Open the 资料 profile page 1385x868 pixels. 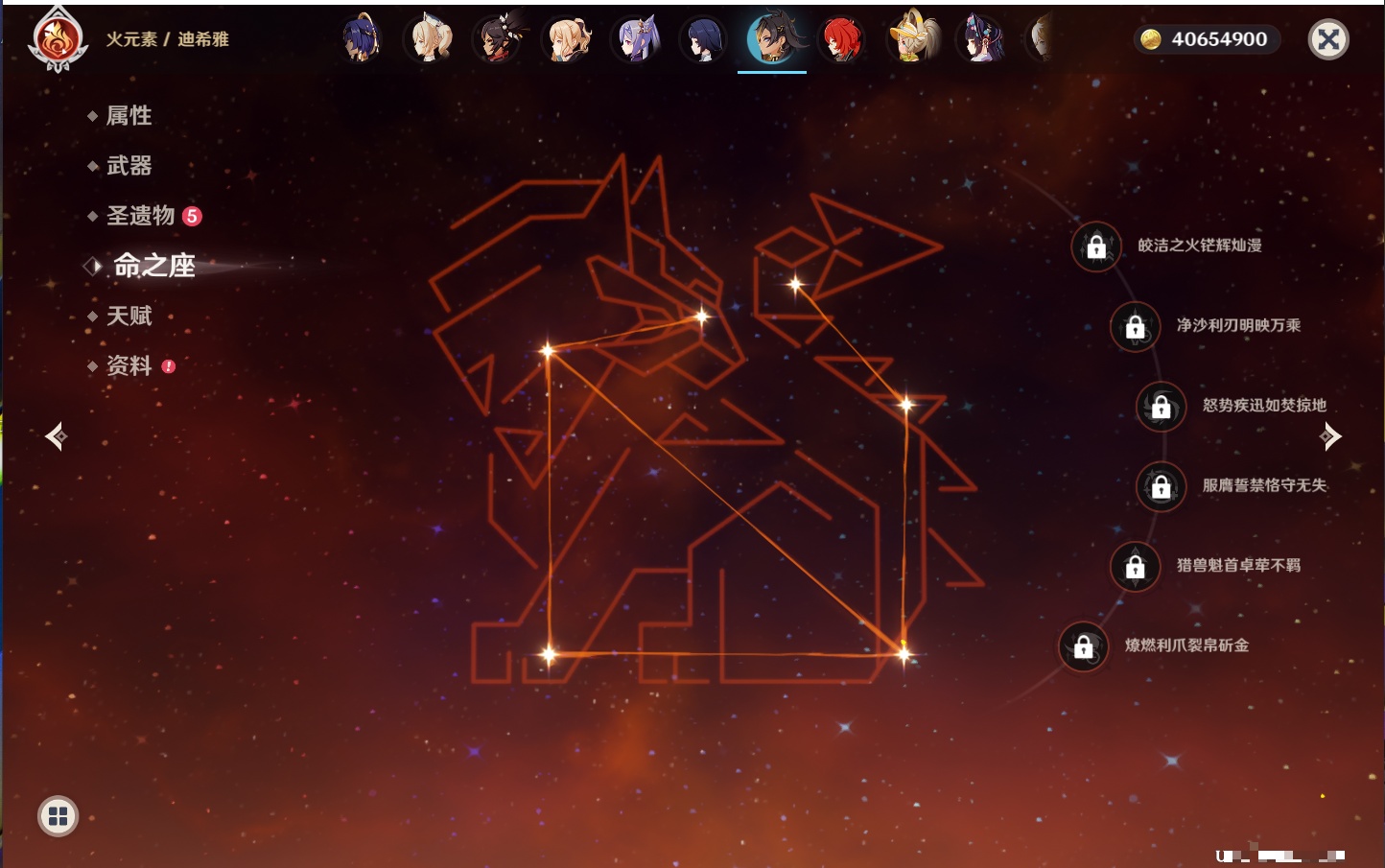(129, 365)
